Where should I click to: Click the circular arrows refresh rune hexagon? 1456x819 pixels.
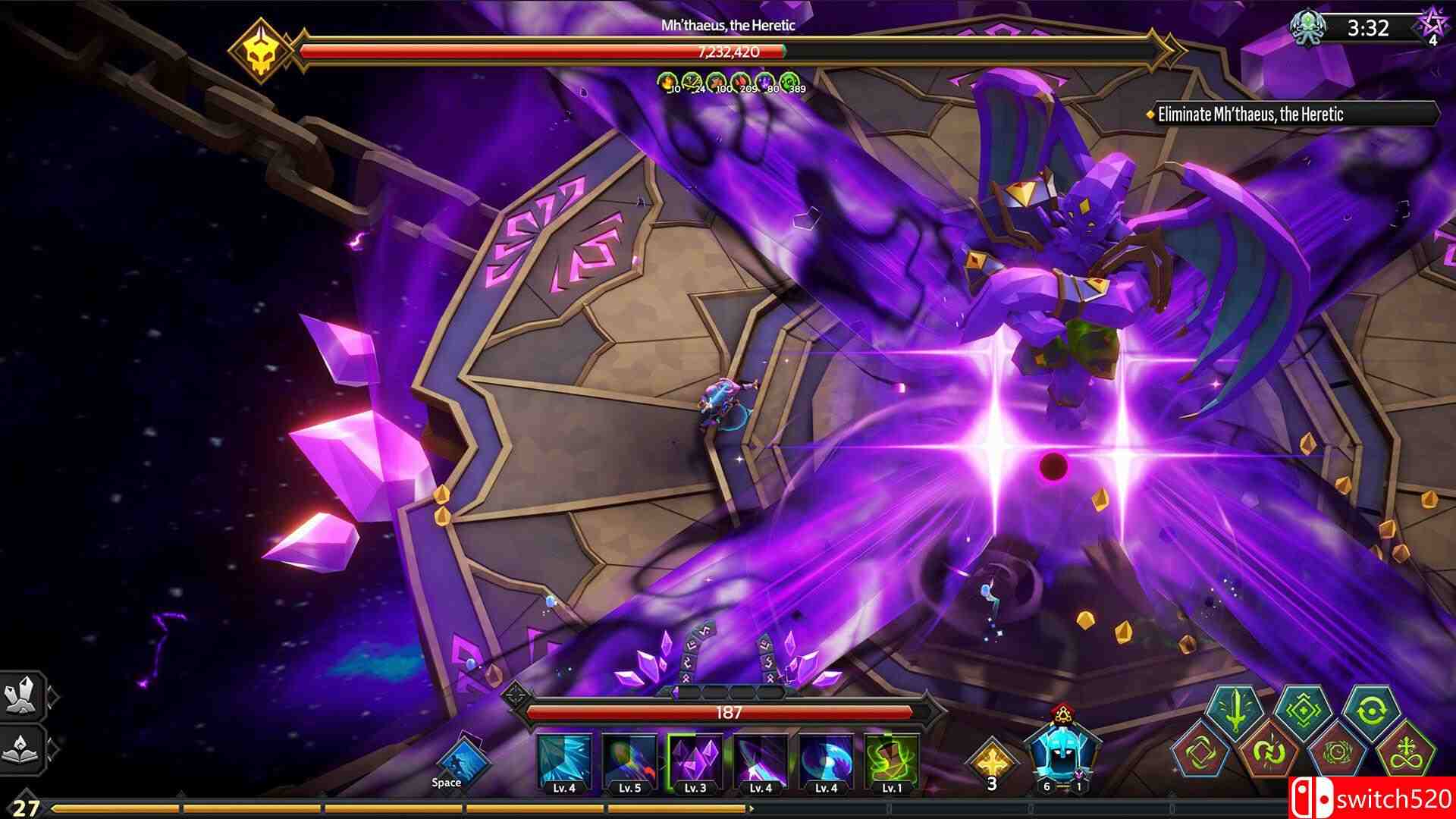1371,710
